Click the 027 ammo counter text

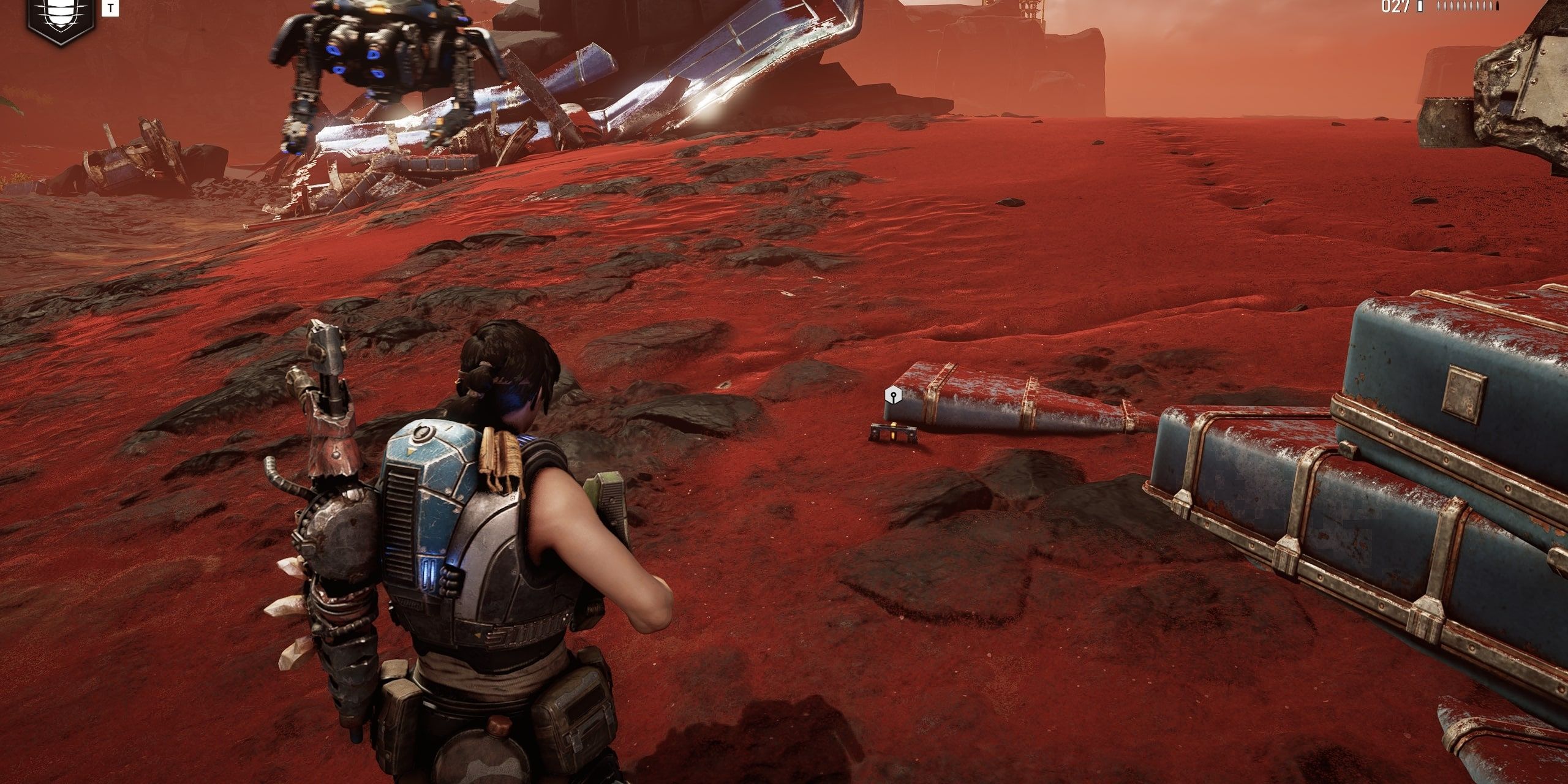coord(1395,6)
